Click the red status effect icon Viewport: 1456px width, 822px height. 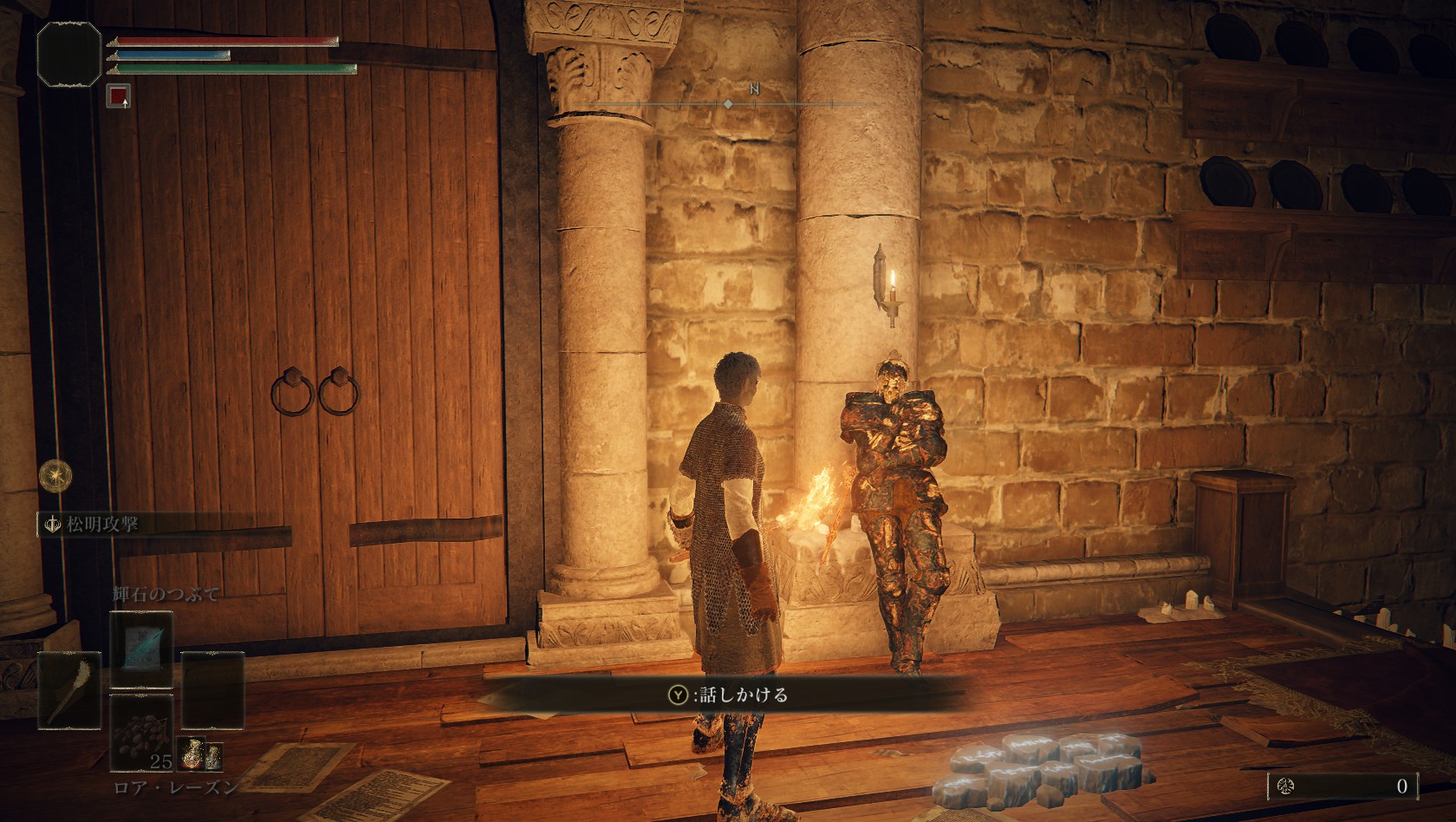(x=119, y=95)
